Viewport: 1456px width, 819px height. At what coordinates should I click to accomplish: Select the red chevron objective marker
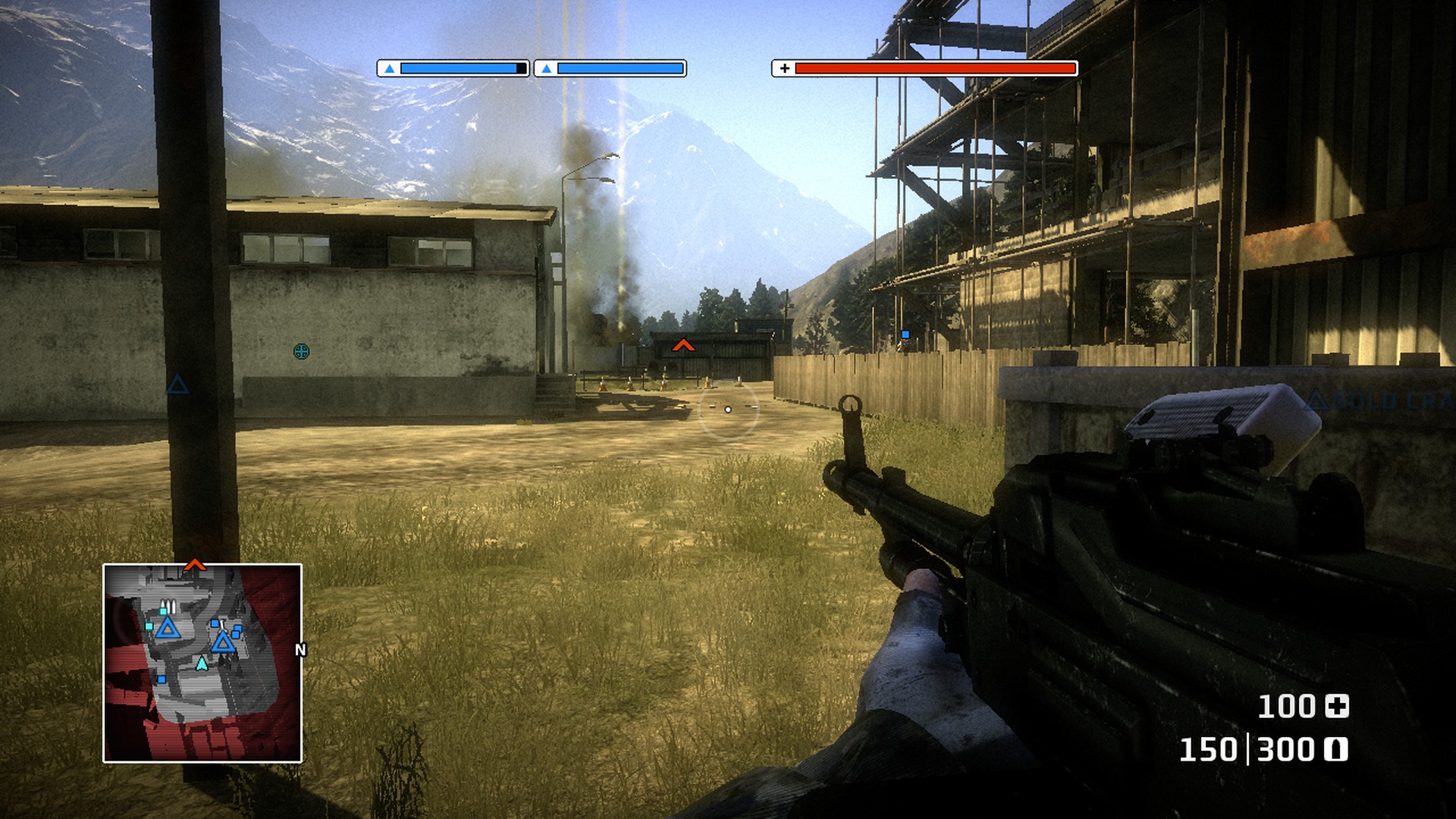pos(683,346)
